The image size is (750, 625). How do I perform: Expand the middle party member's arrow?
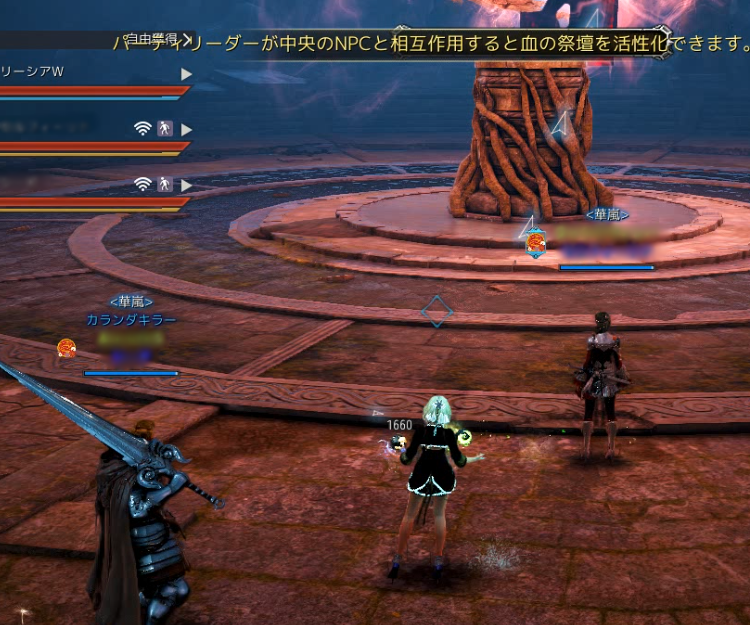186,129
